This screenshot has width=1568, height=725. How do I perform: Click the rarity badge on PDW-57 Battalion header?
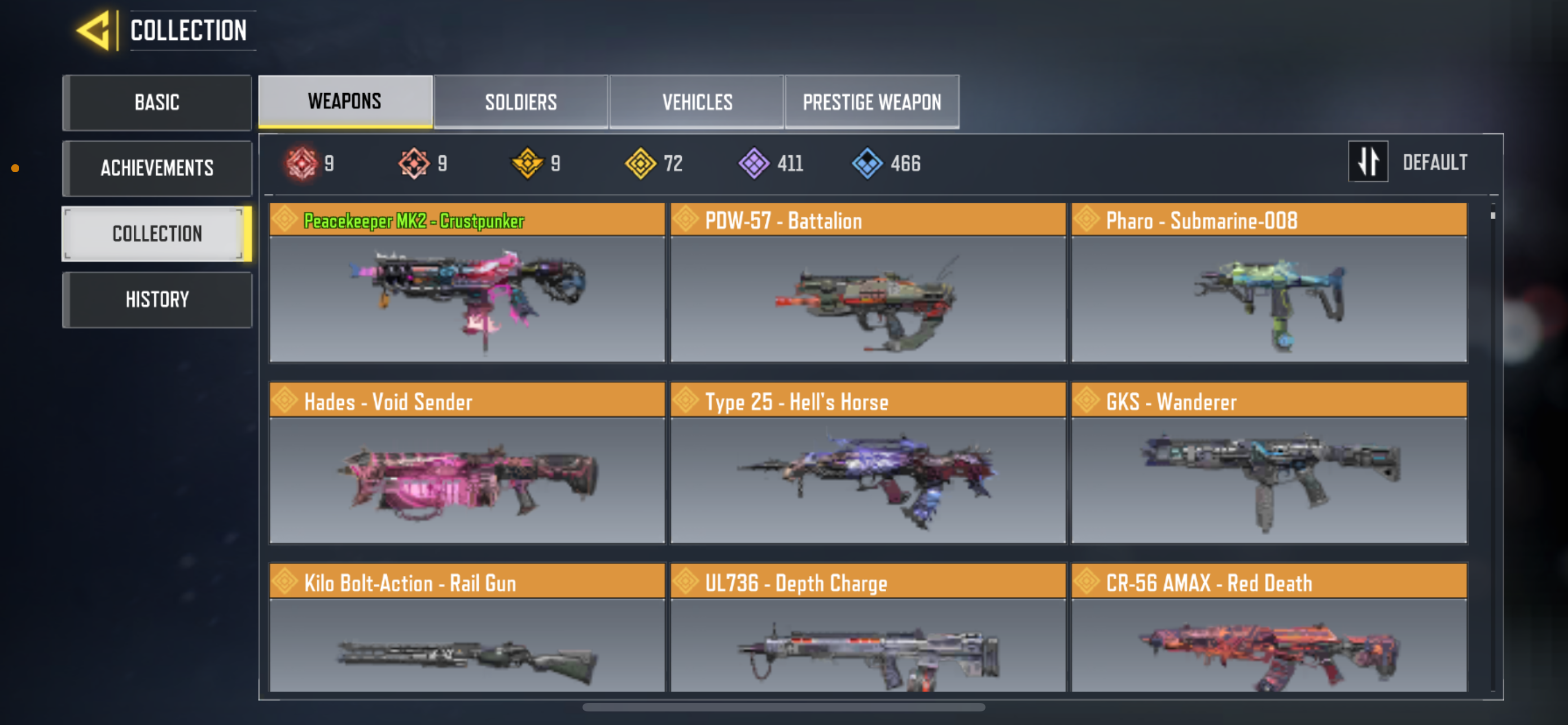coord(686,220)
